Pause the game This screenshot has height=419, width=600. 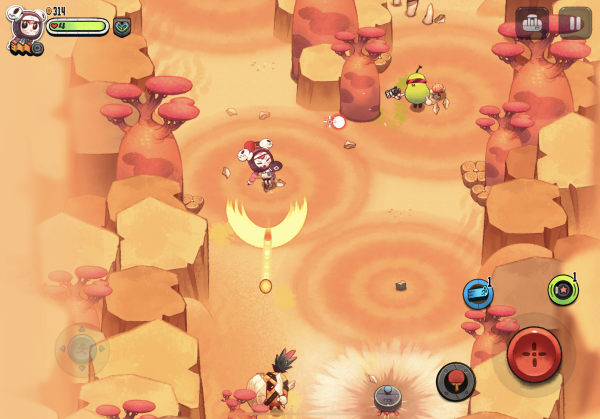575,22
